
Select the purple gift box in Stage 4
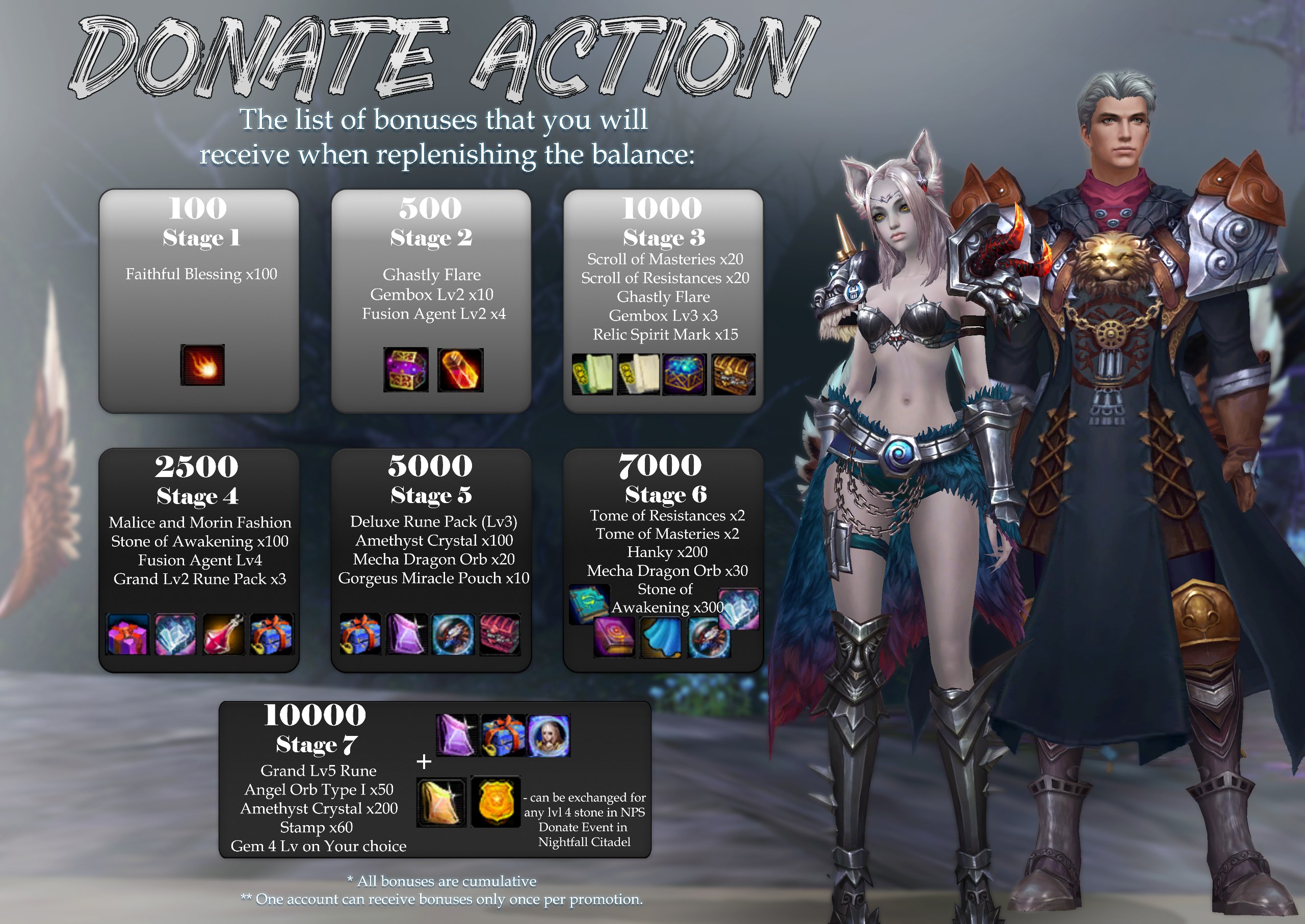[127, 634]
